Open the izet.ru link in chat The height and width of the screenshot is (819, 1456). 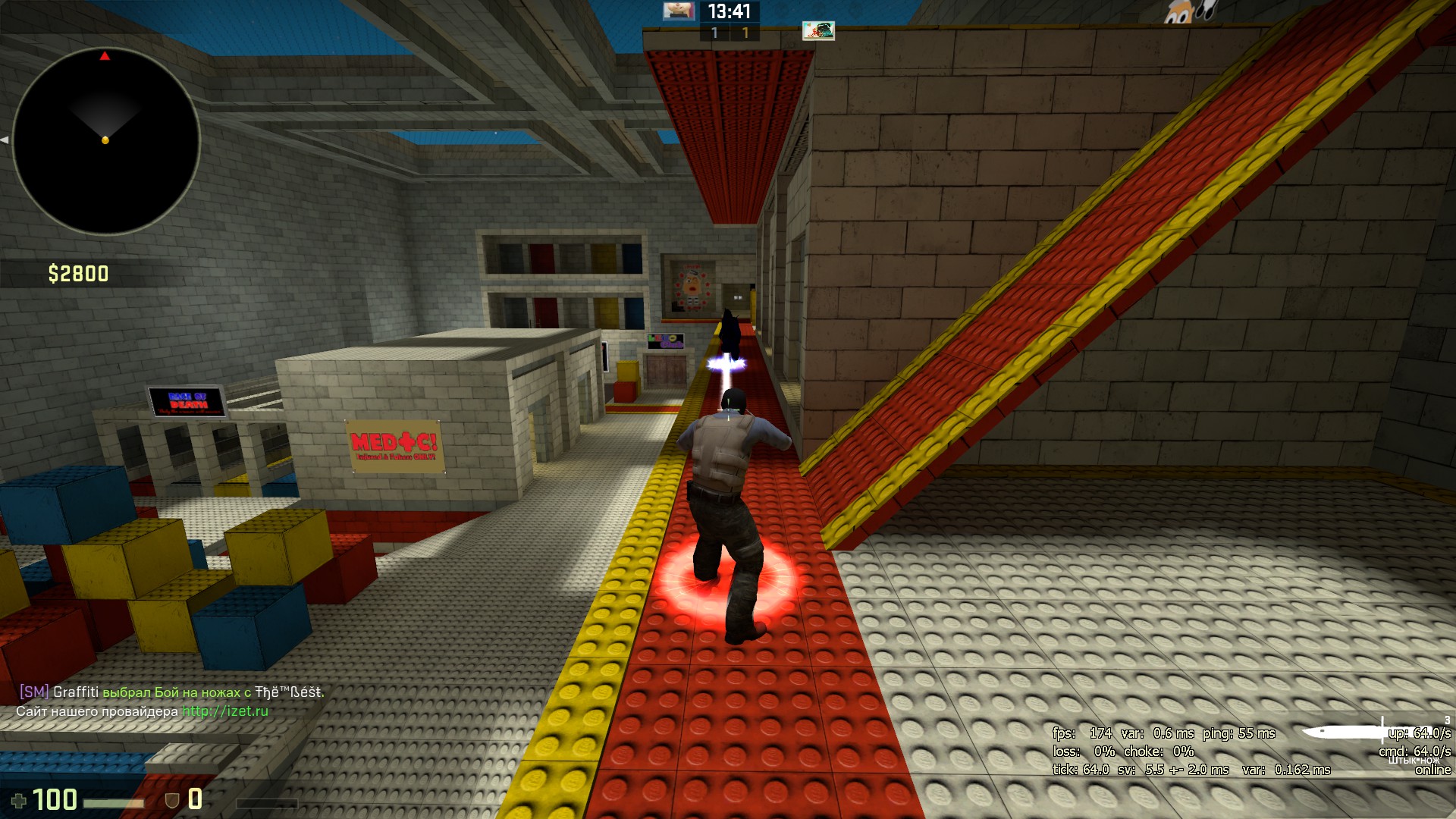(225, 711)
